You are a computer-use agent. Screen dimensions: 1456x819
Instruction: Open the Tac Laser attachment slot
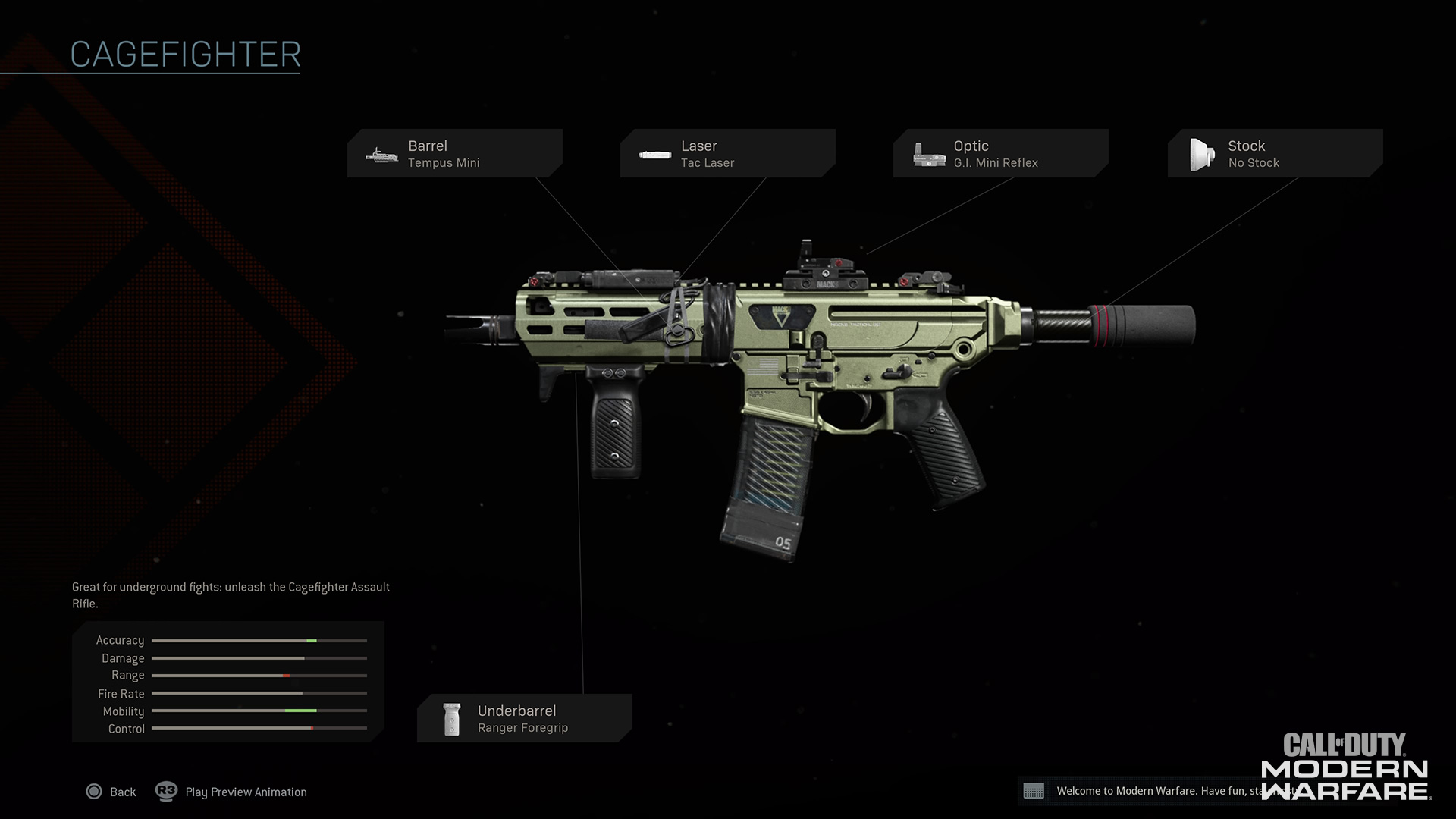pyautogui.click(x=727, y=153)
